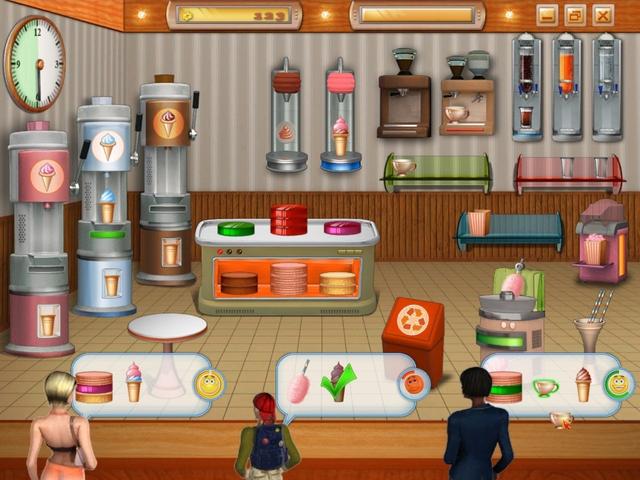Screen dimensions: 640x480
Task: Minimize the game window
Action: pos(546,15)
